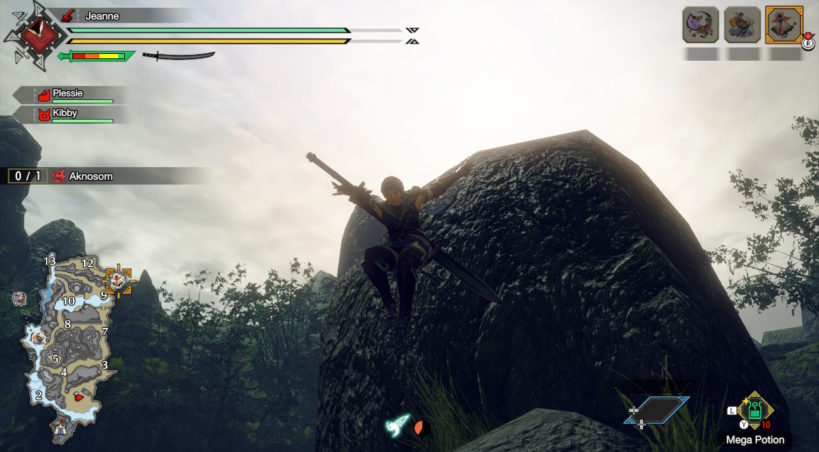Click area 10 on the minimap
819x452 pixels.
[69, 301]
